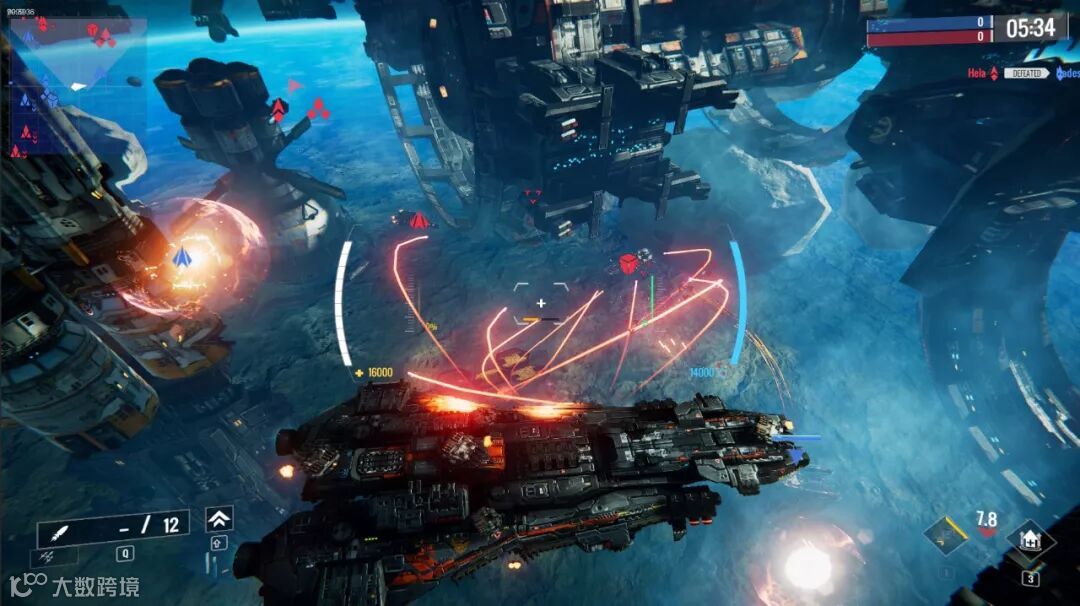
Task: Choose the secondary weapon icon under the missiles
Action: click(x=47, y=553)
